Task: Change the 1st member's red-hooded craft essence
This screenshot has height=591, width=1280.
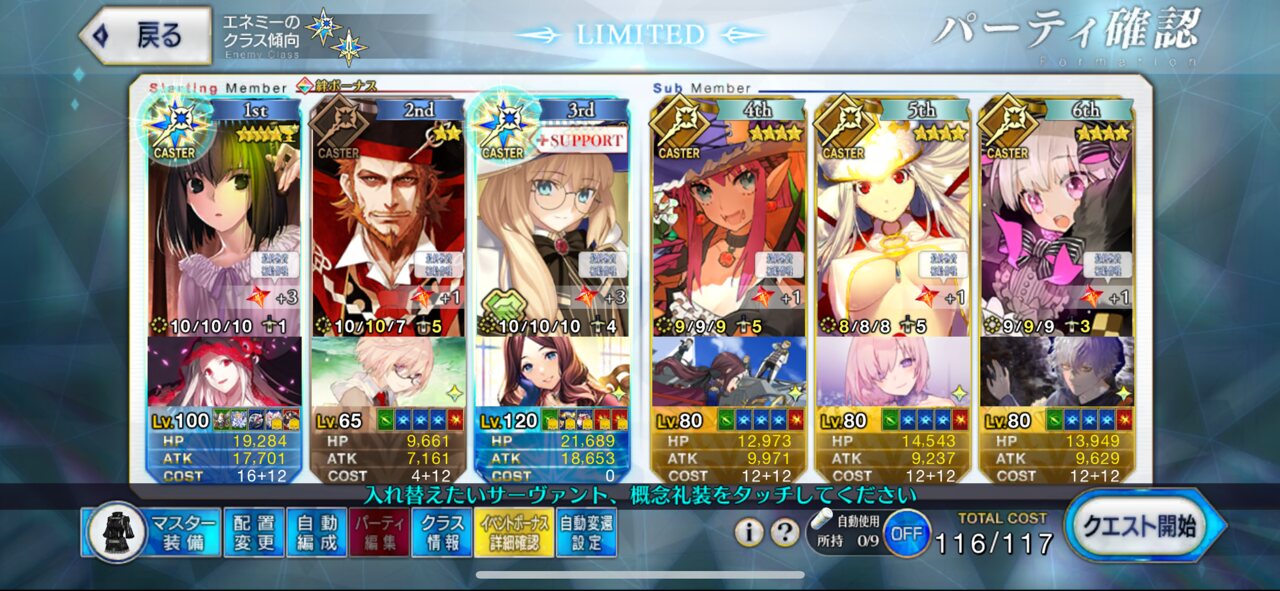Action: pyautogui.click(x=224, y=372)
